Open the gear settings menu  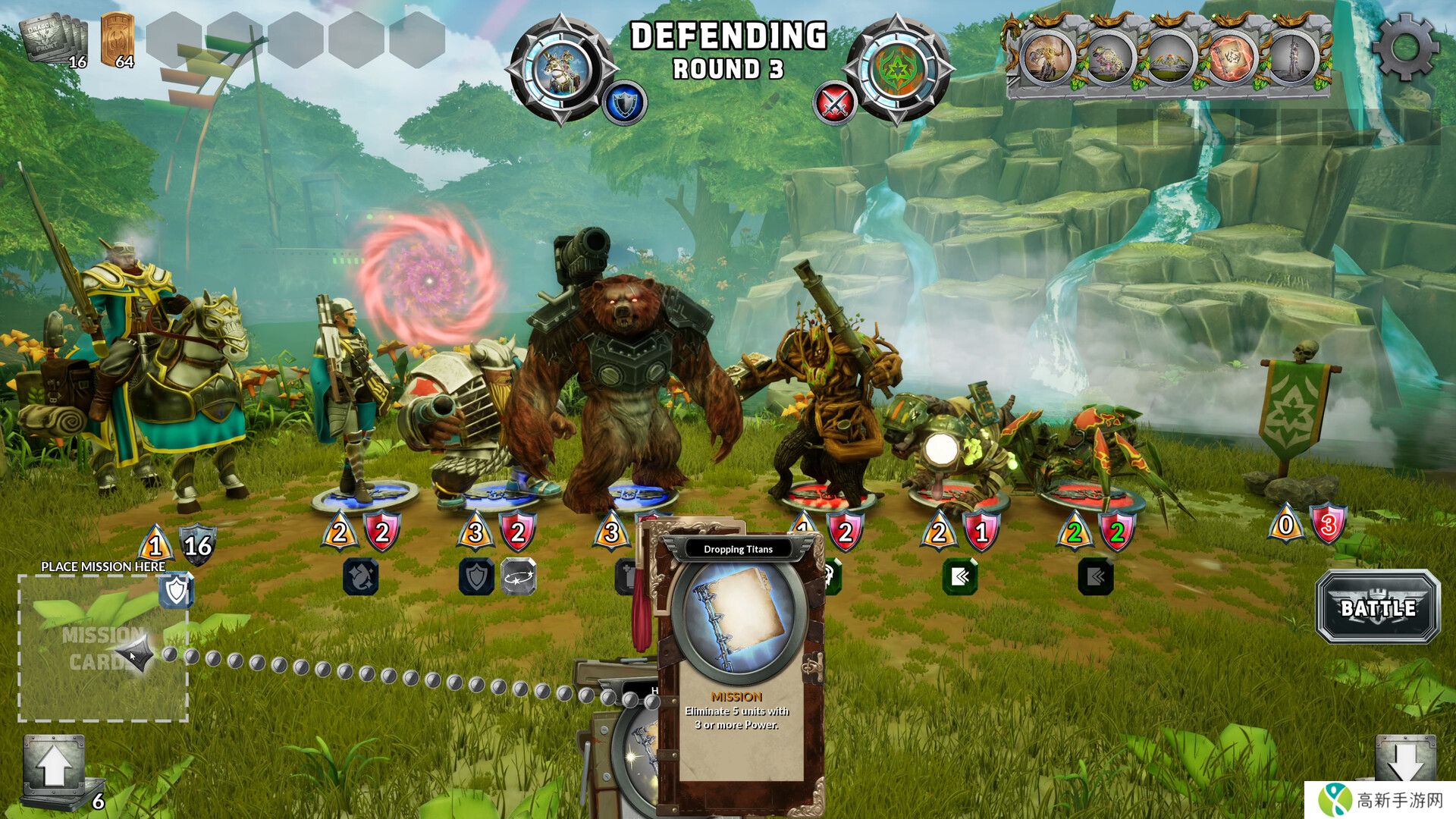coord(1405,47)
